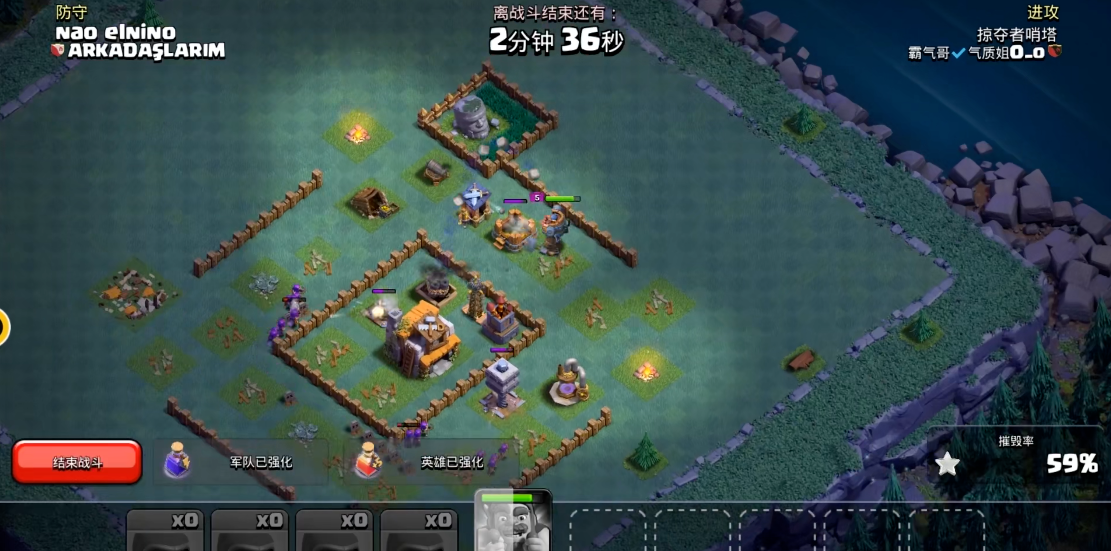Tap the 军队已强化 army boost potion
The image size is (1111, 551).
[178, 461]
